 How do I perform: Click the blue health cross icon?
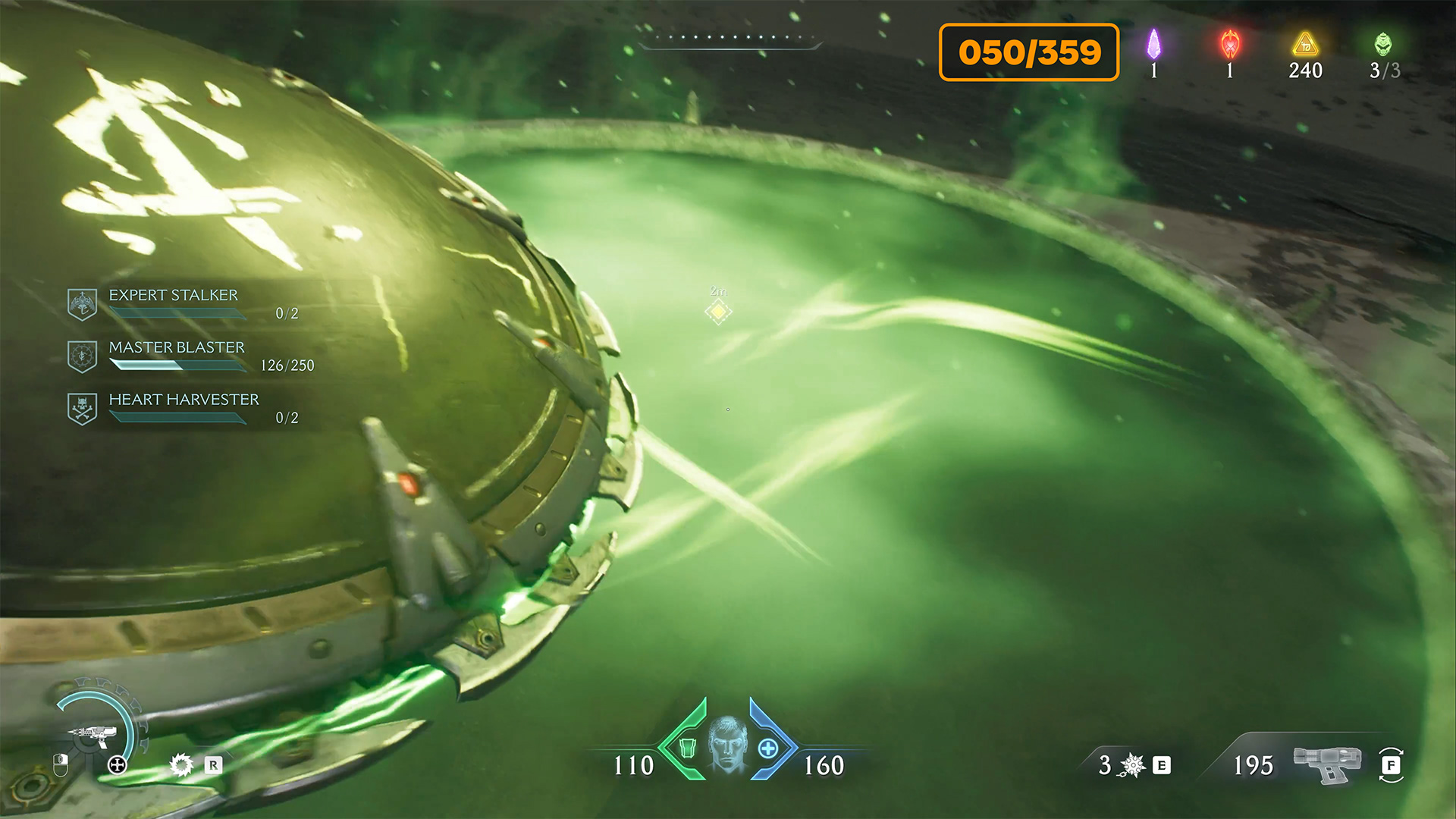point(767,748)
